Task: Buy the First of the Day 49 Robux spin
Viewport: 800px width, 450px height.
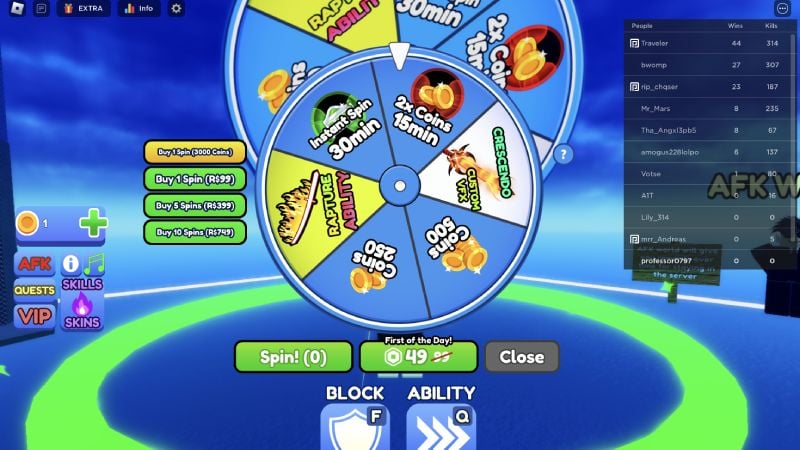Action: [x=419, y=356]
